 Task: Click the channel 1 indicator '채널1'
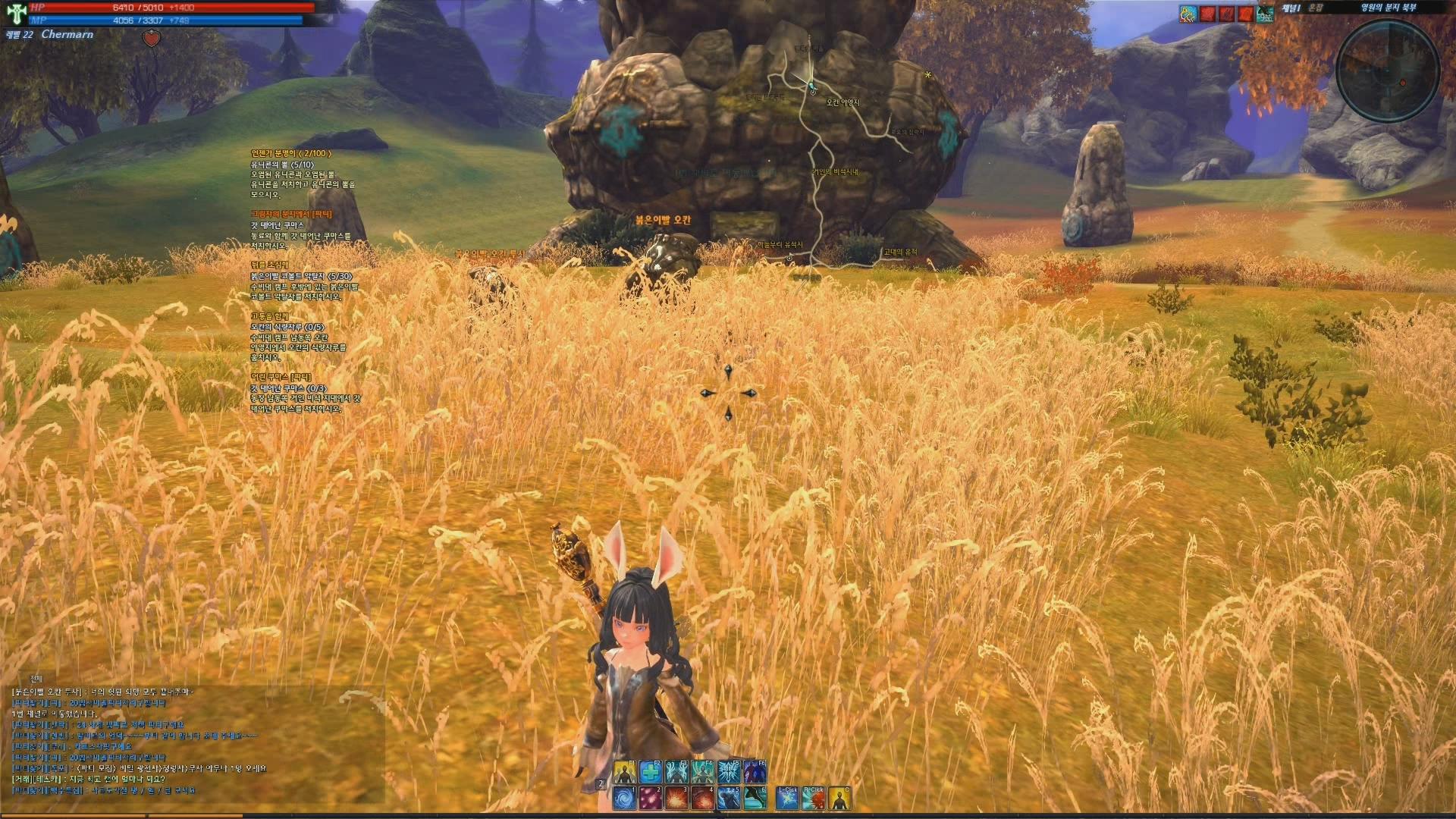click(x=1291, y=8)
